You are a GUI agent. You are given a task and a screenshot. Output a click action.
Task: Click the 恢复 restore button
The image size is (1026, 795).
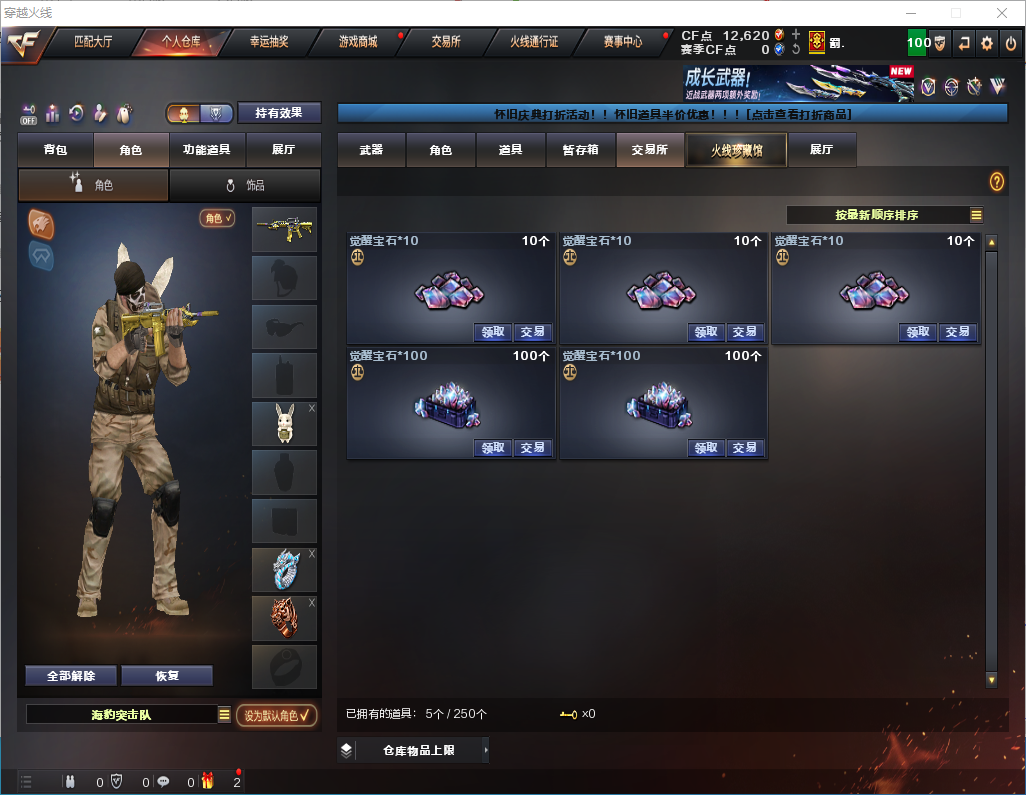coord(167,676)
